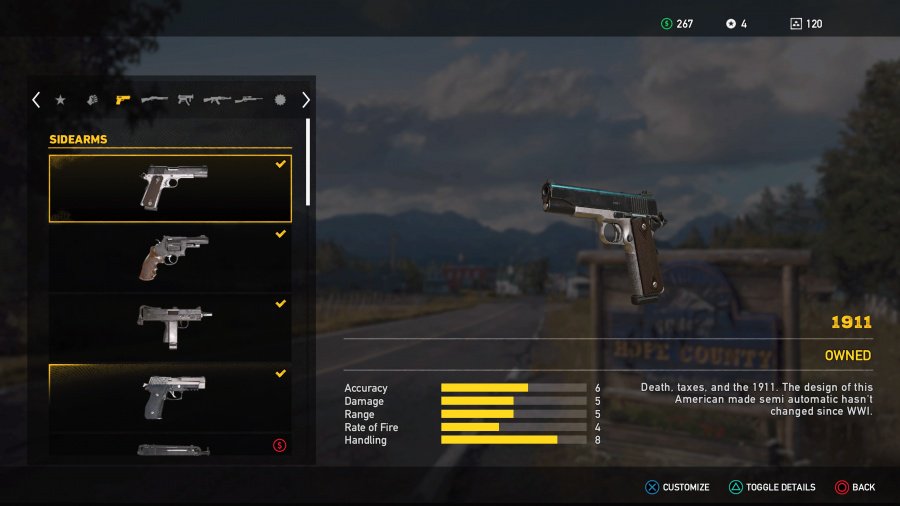Click the weapon list scrollbar
This screenshot has height=506, width=900.
[308, 162]
